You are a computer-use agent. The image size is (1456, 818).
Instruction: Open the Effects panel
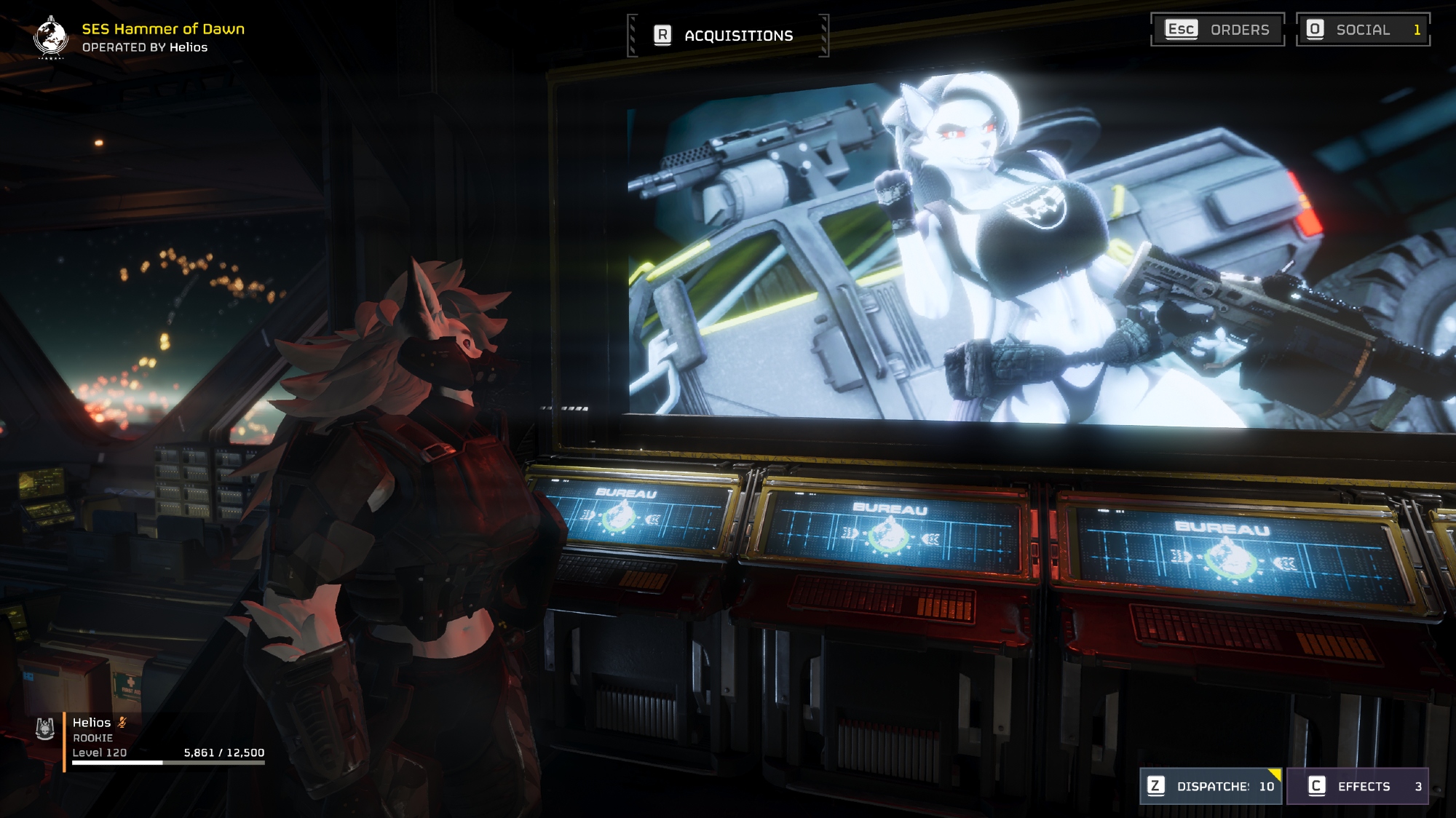1357,786
